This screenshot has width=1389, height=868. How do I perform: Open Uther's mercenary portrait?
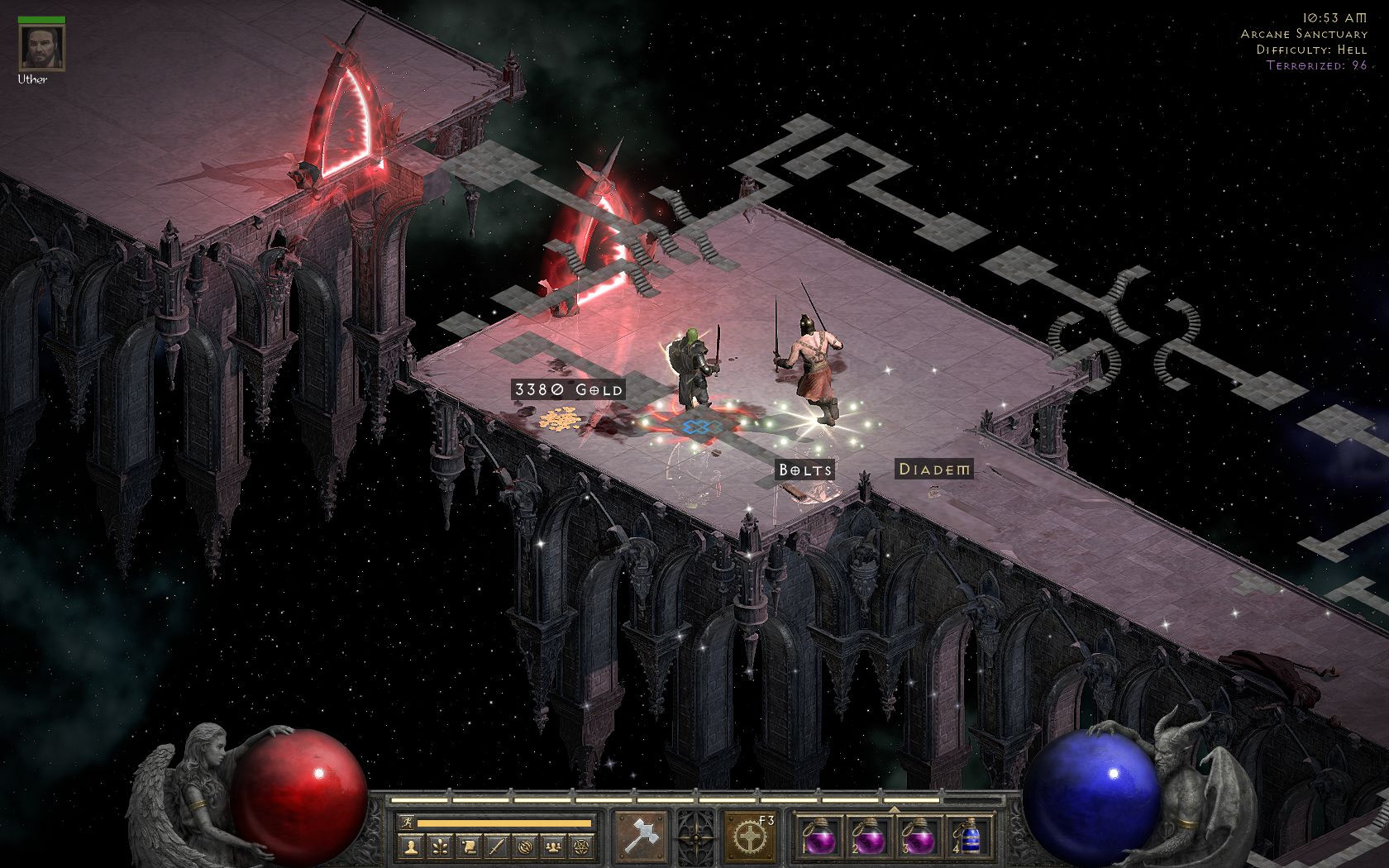tap(34, 48)
